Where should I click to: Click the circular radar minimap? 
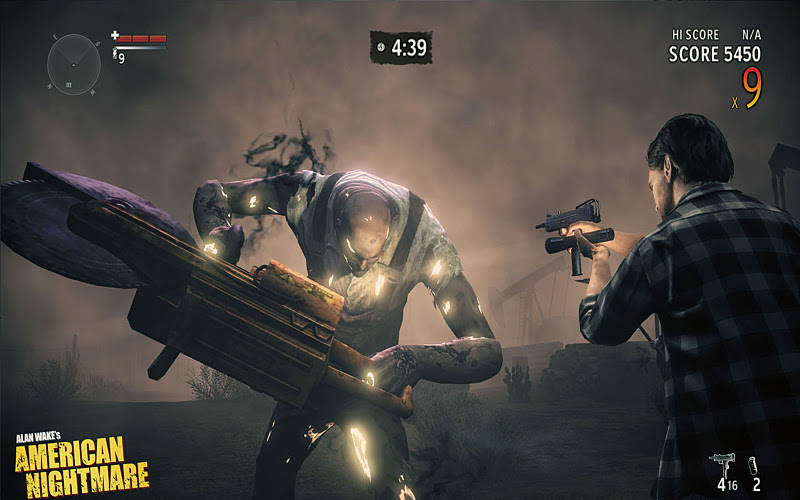point(73,64)
